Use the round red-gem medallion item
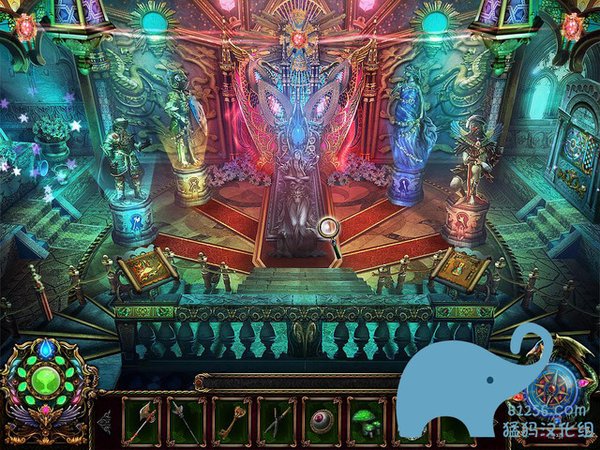The image size is (600, 450). pos(322,420)
